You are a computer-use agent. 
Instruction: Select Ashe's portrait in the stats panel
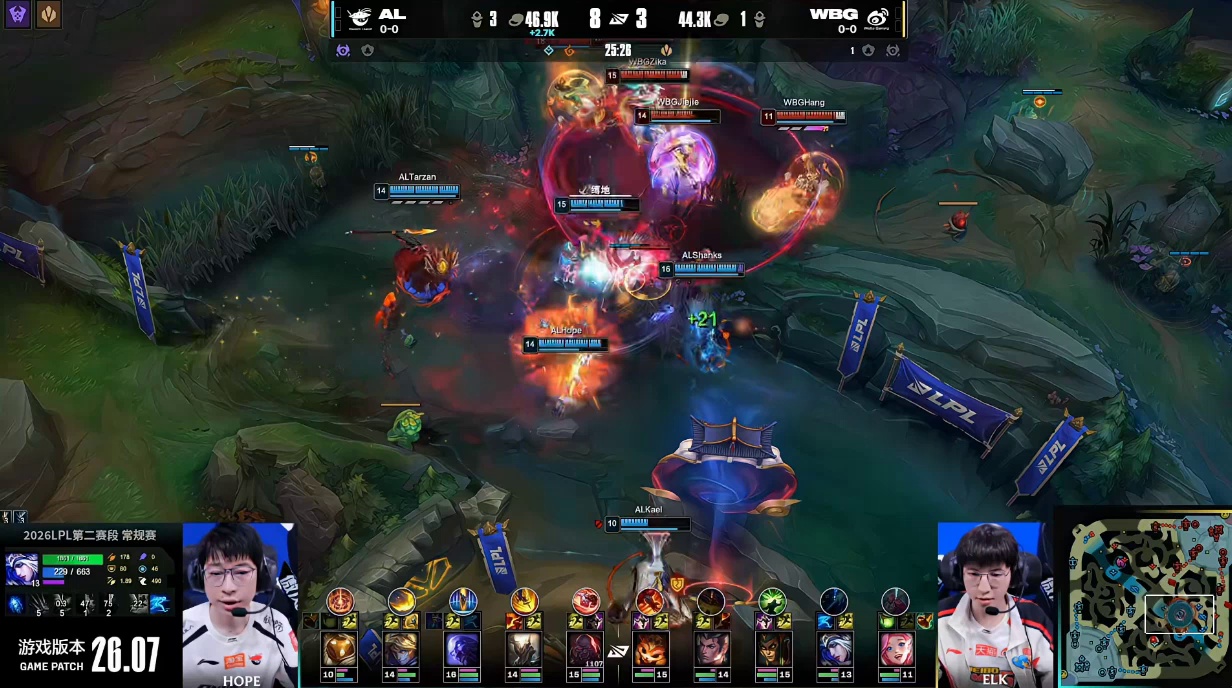(x=22, y=569)
